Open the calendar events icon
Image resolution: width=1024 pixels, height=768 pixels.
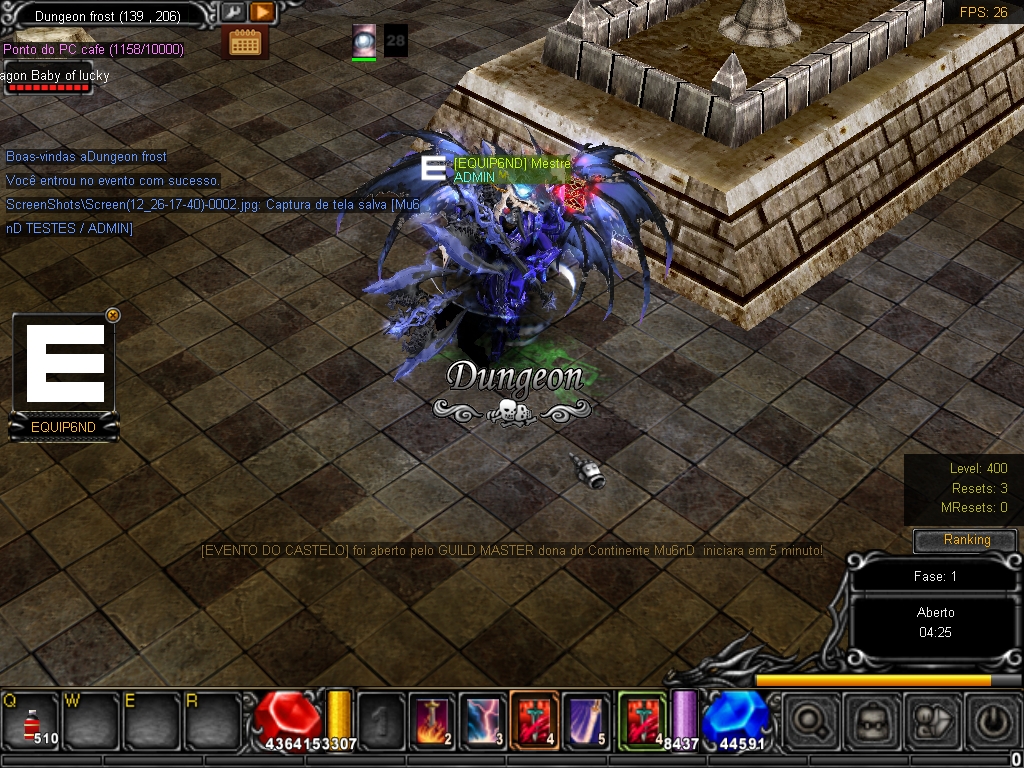pos(245,42)
